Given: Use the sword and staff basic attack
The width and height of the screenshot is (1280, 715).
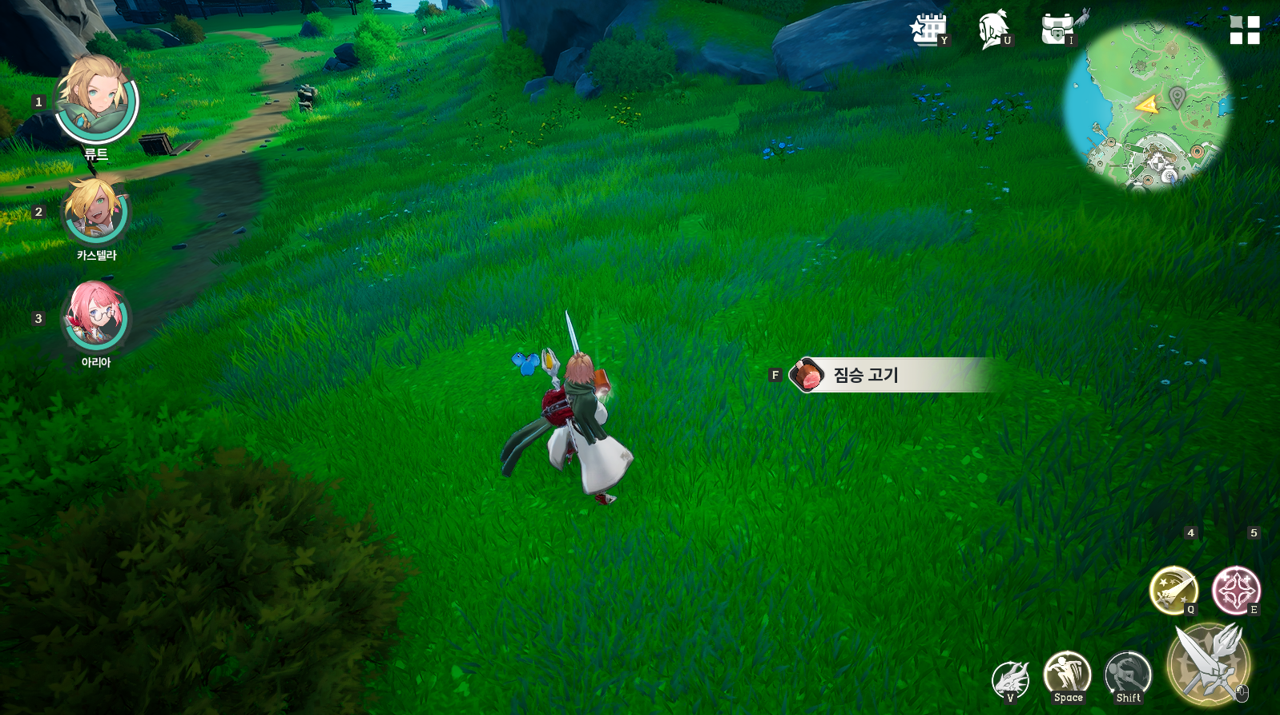Looking at the screenshot, I should [1208, 663].
